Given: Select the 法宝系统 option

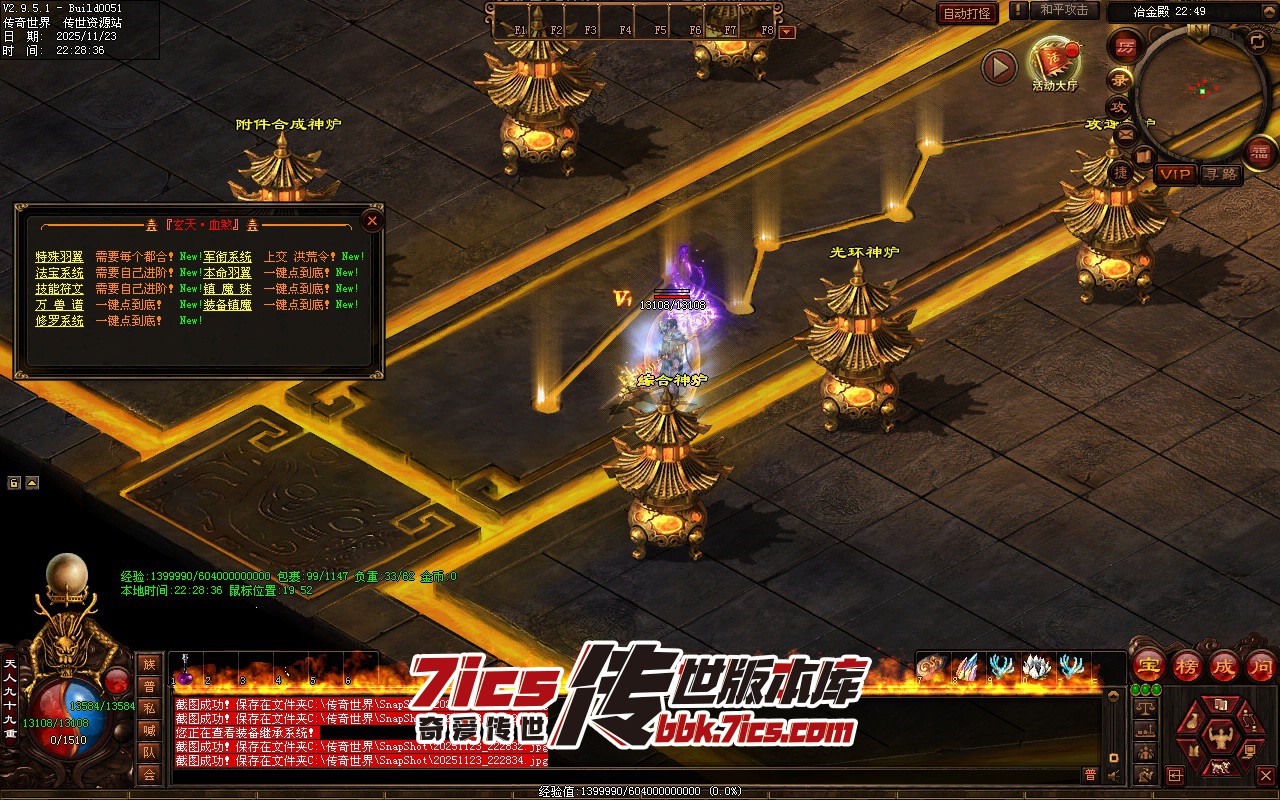Looking at the screenshot, I should [x=60, y=273].
